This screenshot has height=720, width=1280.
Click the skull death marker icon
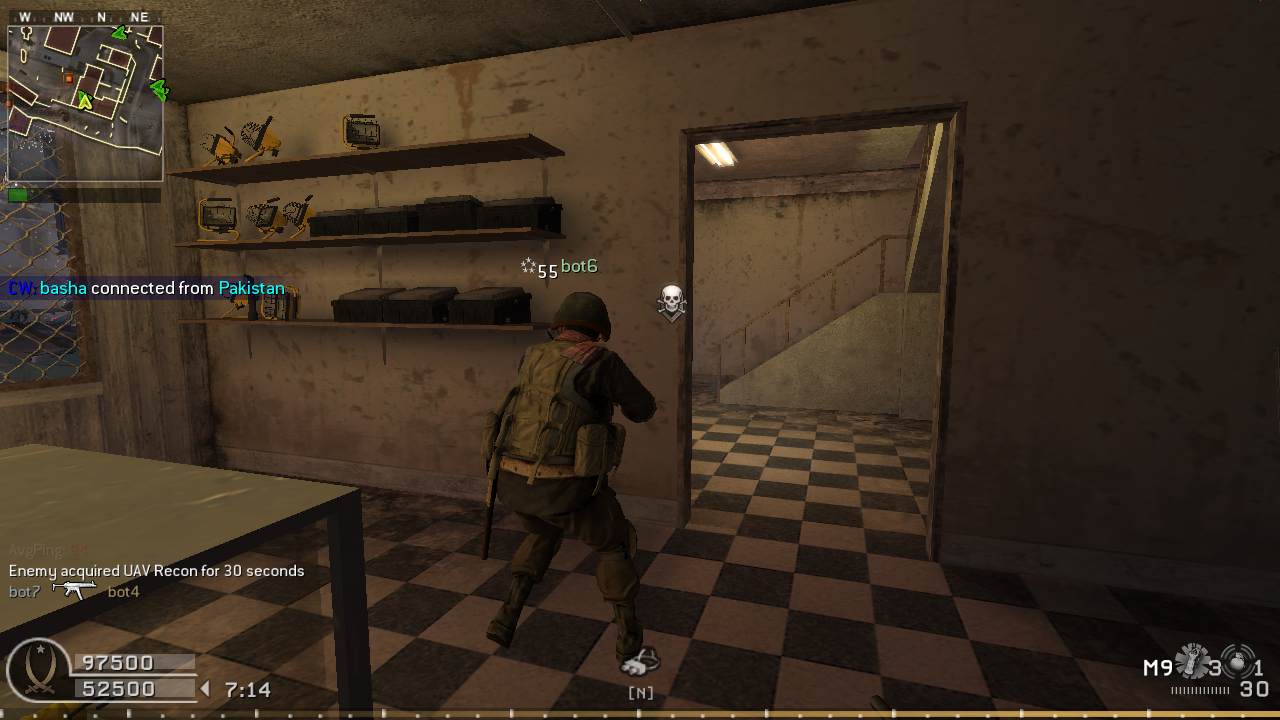672,301
